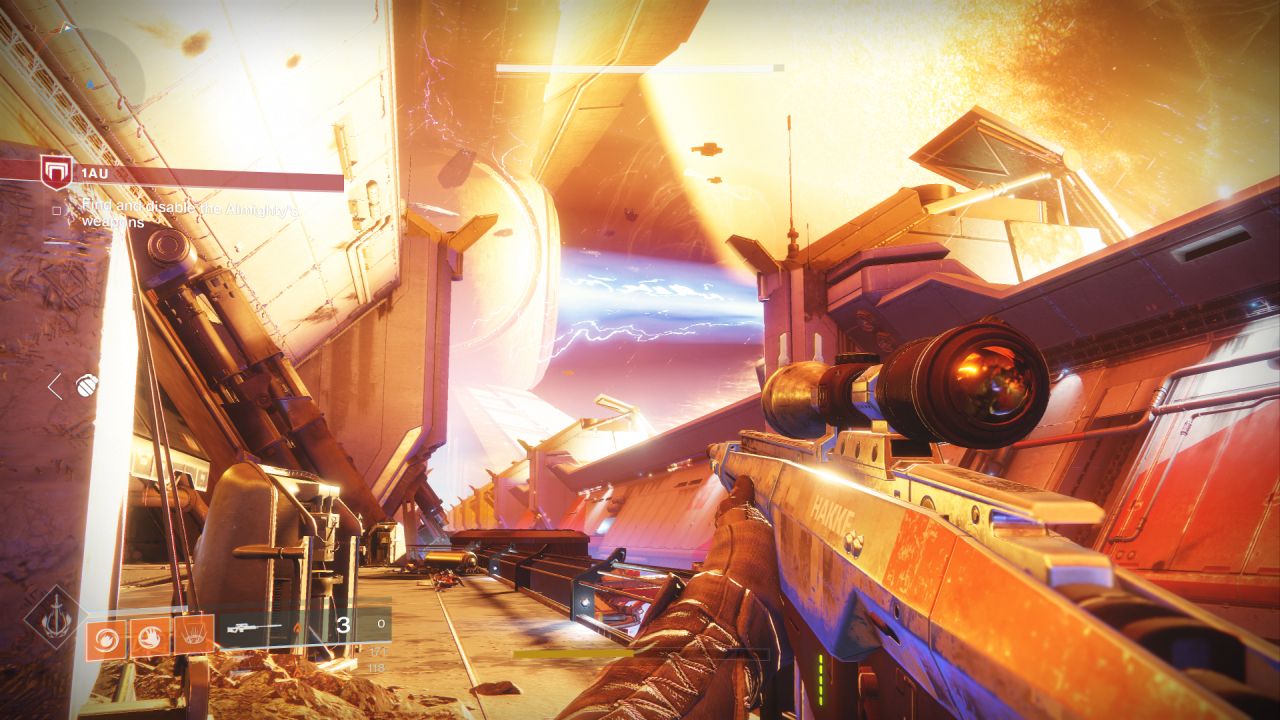This screenshot has height=720, width=1280.
Task: Activate the orange class ability icon
Action: point(193,635)
